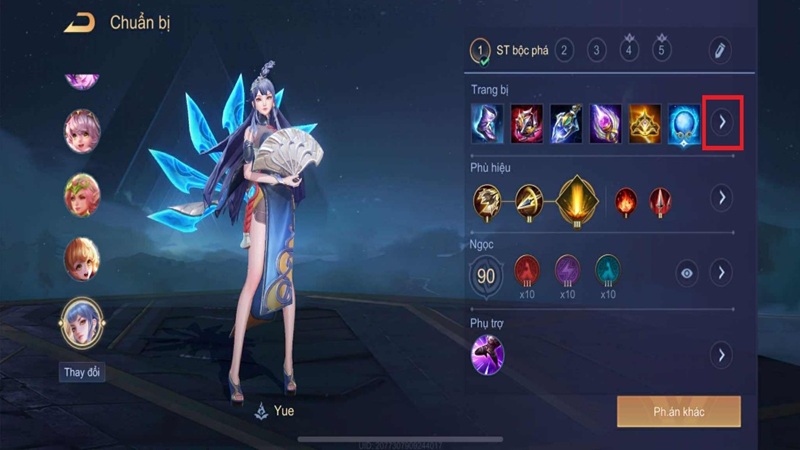
Task: Select the pink-haired hero portrait
Action: click(82, 130)
